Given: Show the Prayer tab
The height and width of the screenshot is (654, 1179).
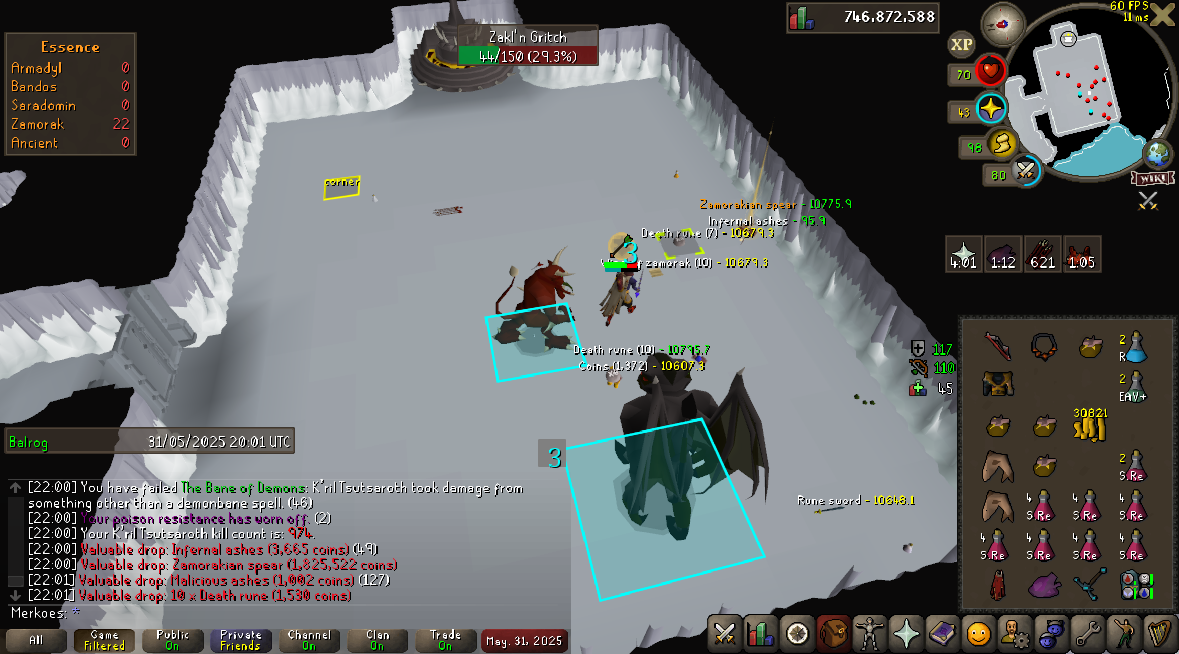Looking at the screenshot, I should 906,633.
